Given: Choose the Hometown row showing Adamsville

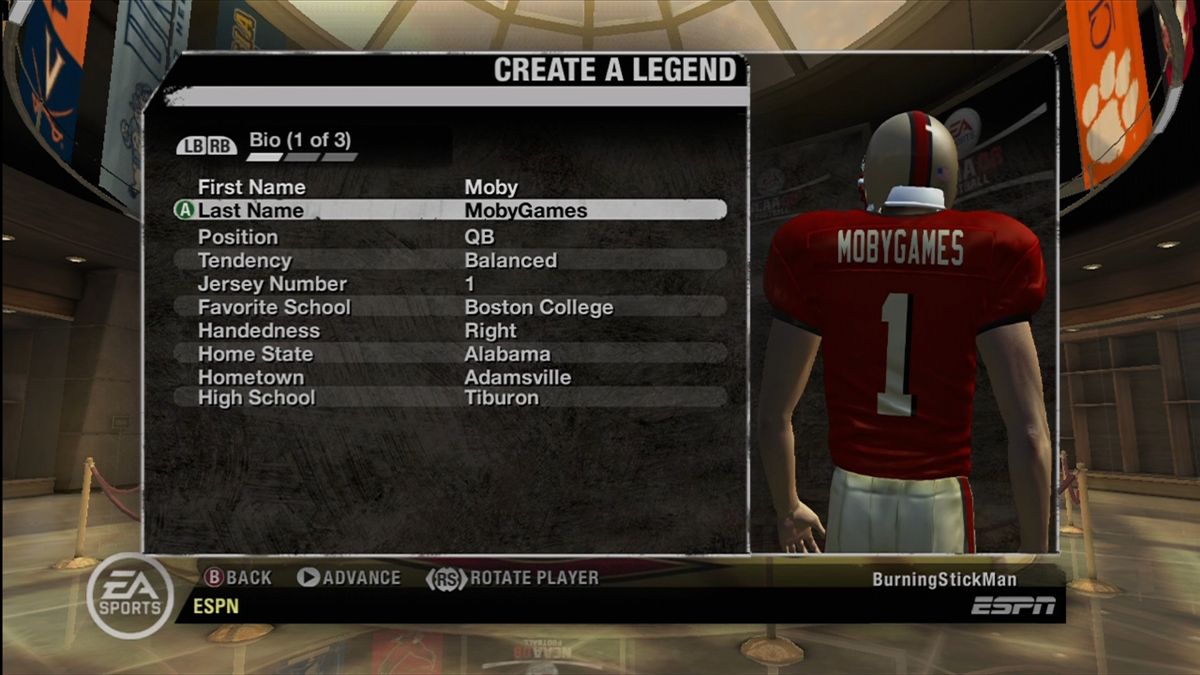Looking at the screenshot, I should pos(450,378).
